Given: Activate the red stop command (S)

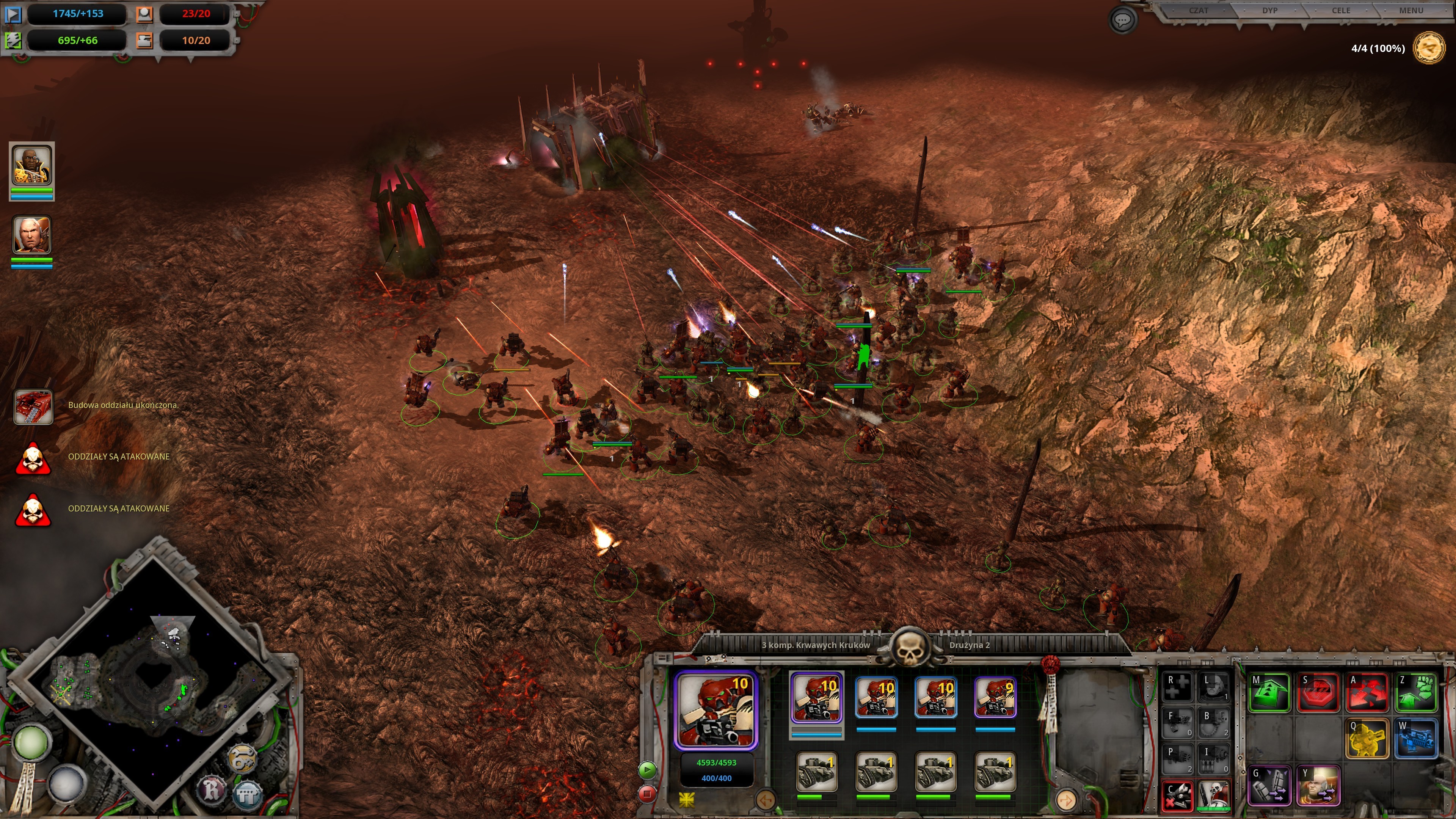Looking at the screenshot, I should [x=1318, y=692].
